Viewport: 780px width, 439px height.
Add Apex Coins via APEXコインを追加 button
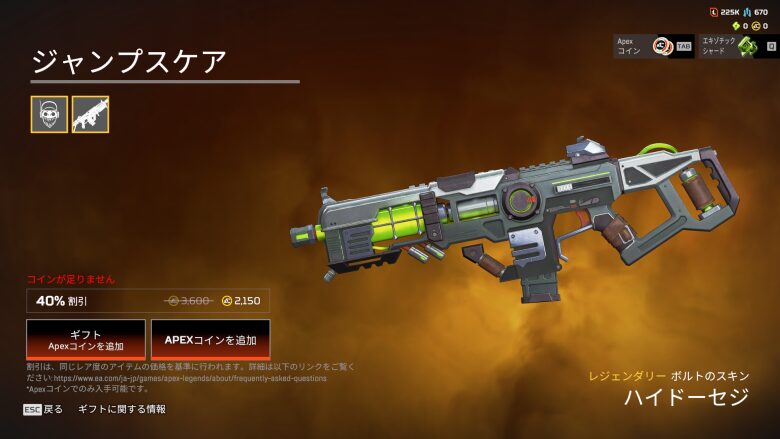[210, 340]
